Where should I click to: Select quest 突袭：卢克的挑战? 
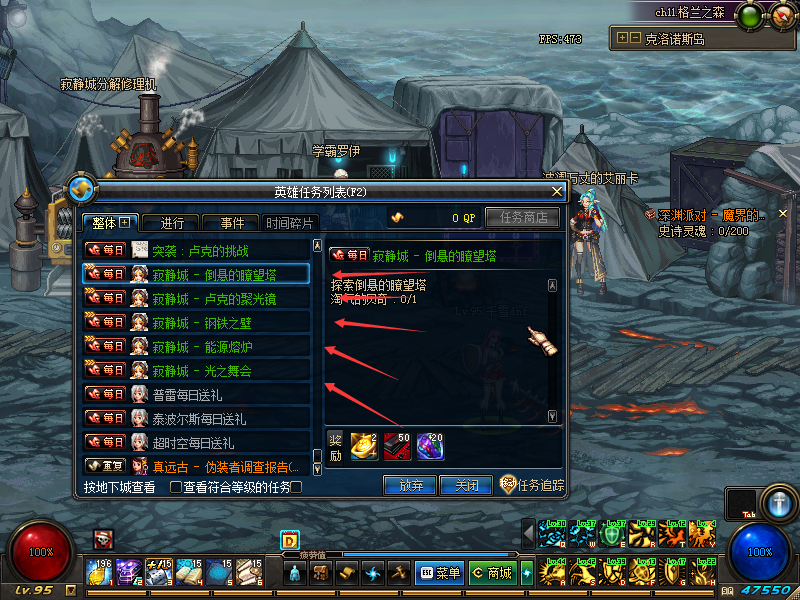coord(200,250)
